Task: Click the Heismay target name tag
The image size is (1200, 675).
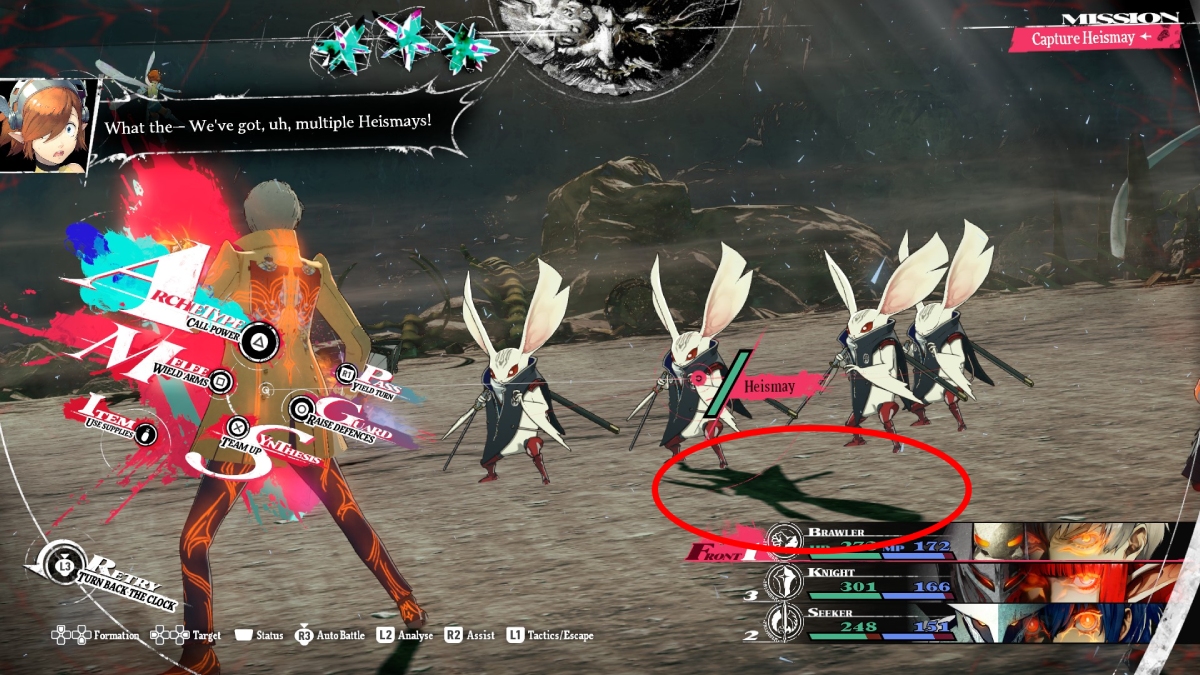Action: click(x=770, y=386)
